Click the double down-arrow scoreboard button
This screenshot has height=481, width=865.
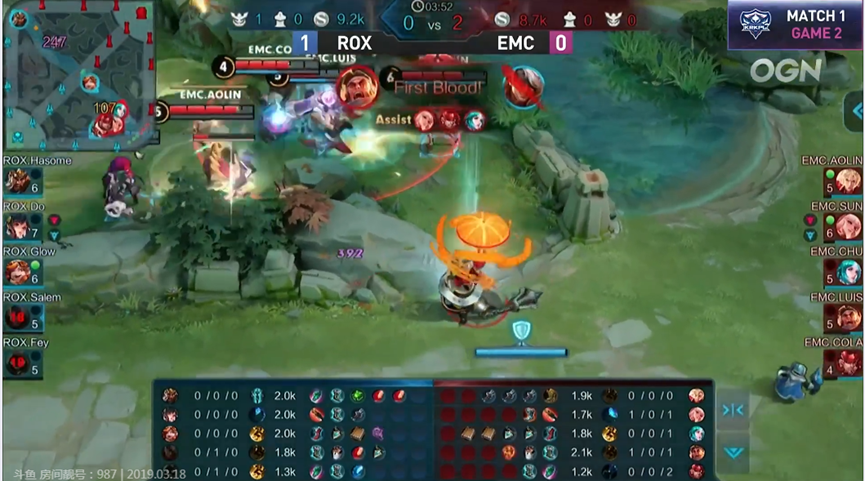pos(732,452)
